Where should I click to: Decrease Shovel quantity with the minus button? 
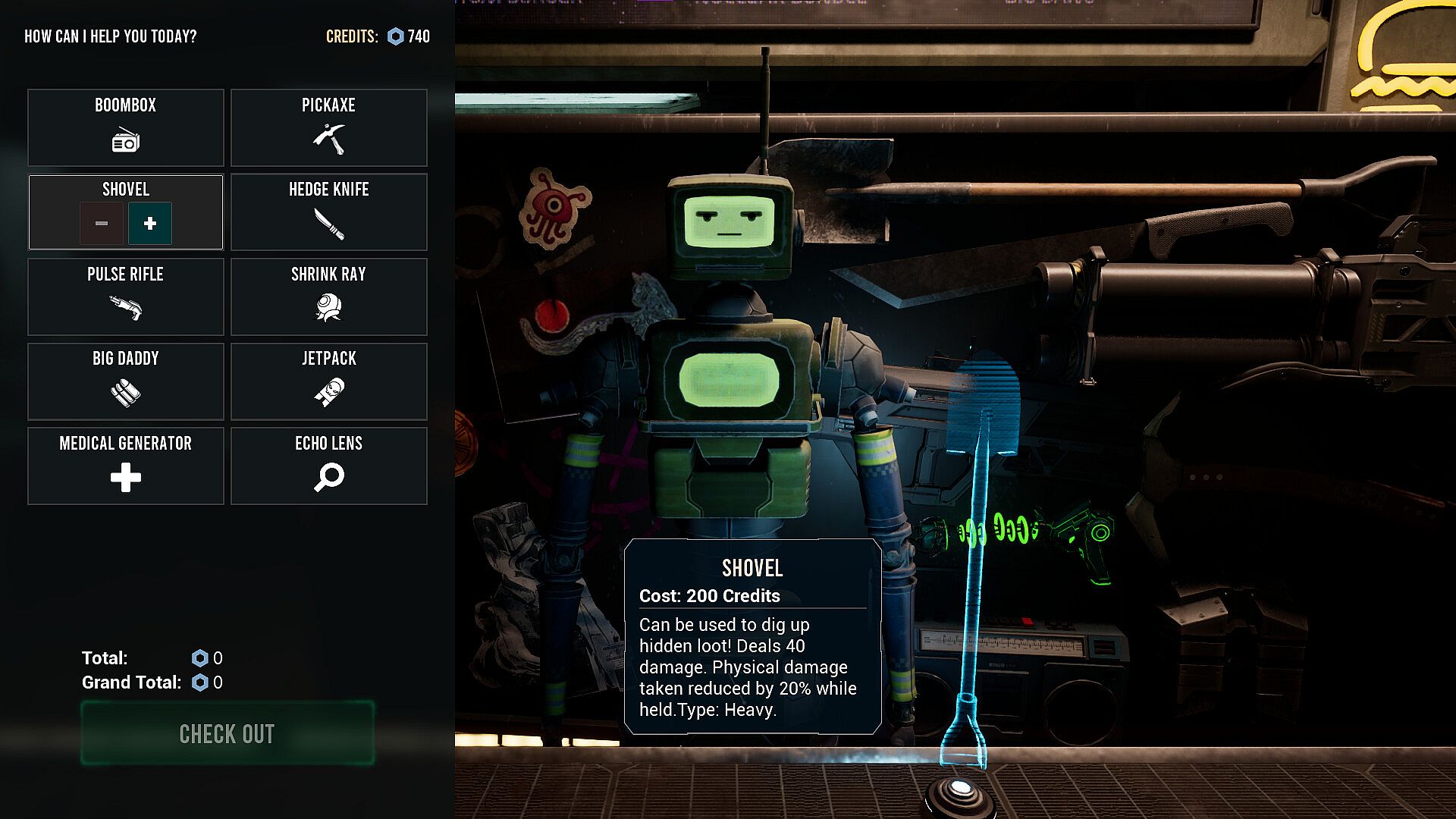[x=102, y=223]
